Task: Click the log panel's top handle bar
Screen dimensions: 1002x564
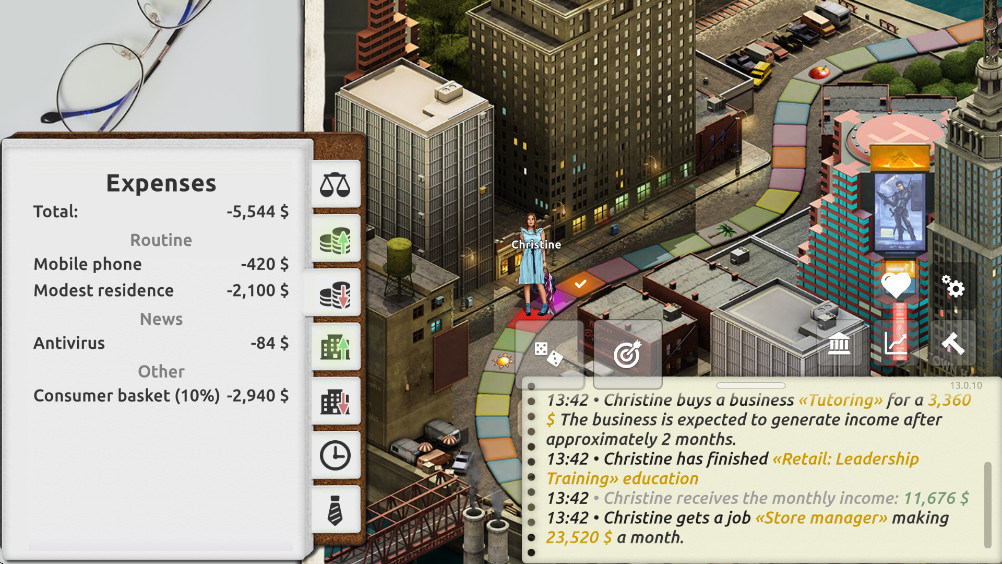Action: pos(751,385)
